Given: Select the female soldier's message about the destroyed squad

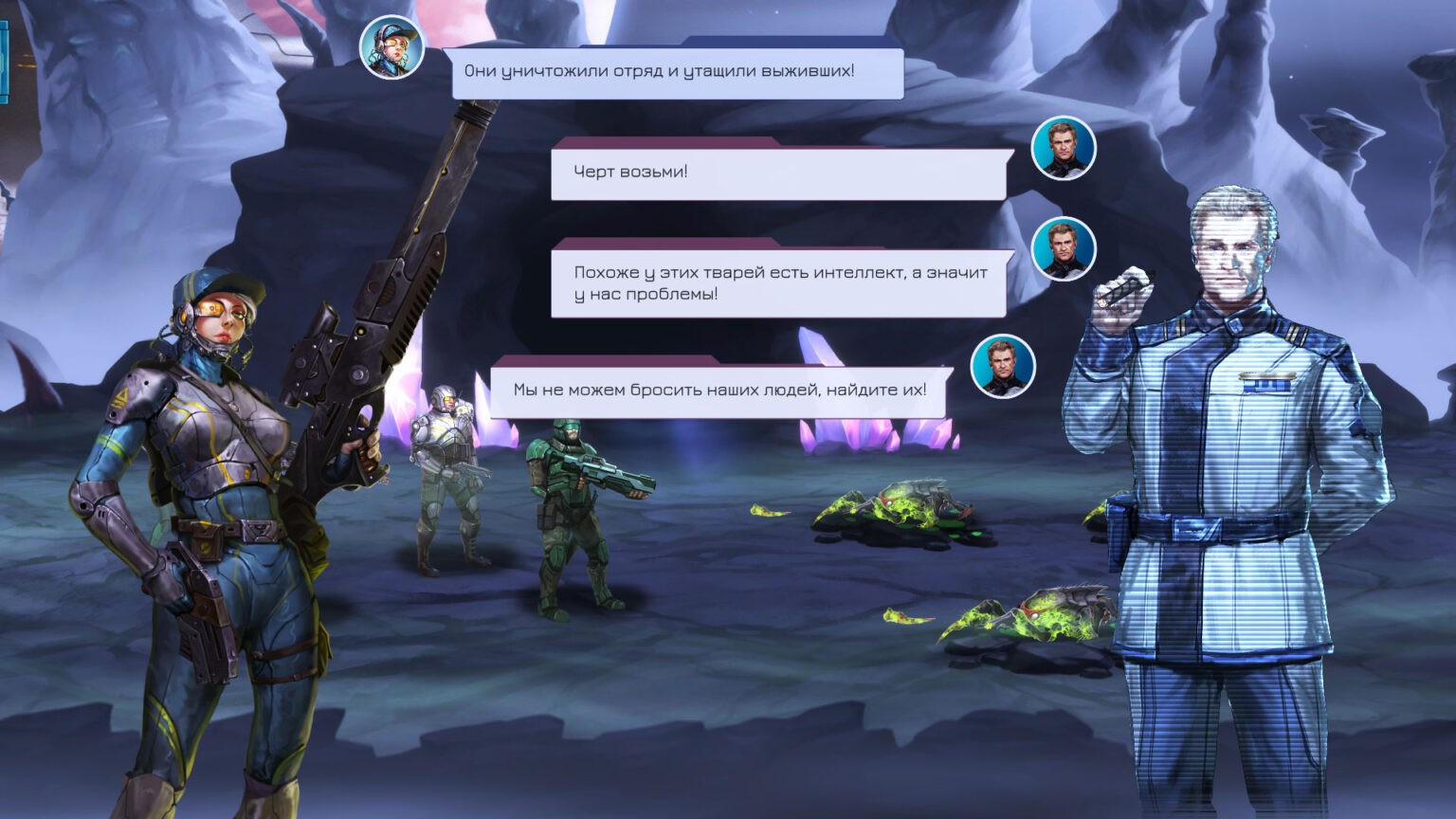Looking at the screenshot, I should pos(677,72).
